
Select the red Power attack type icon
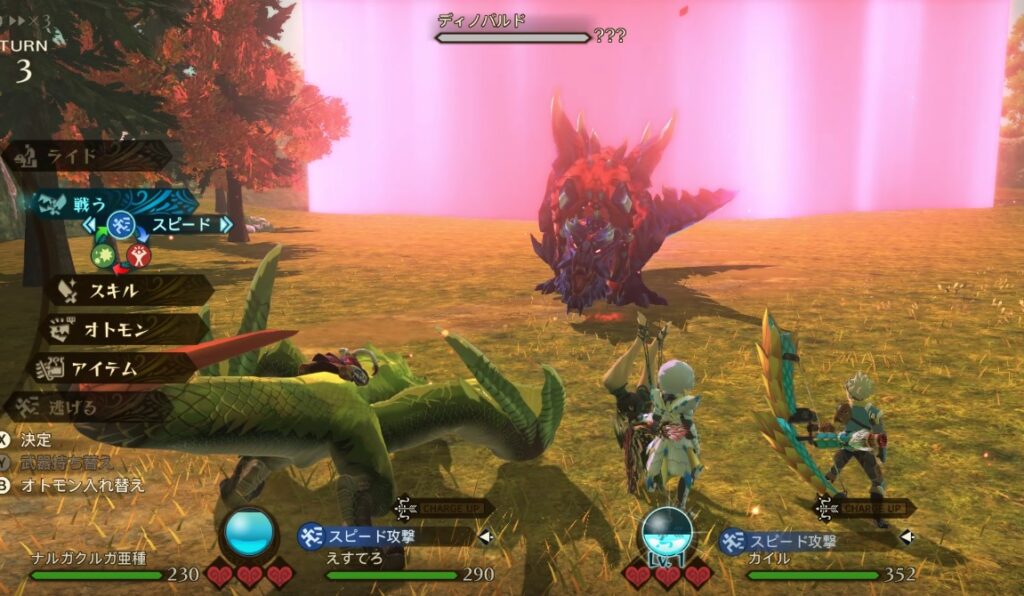pos(139,255)
